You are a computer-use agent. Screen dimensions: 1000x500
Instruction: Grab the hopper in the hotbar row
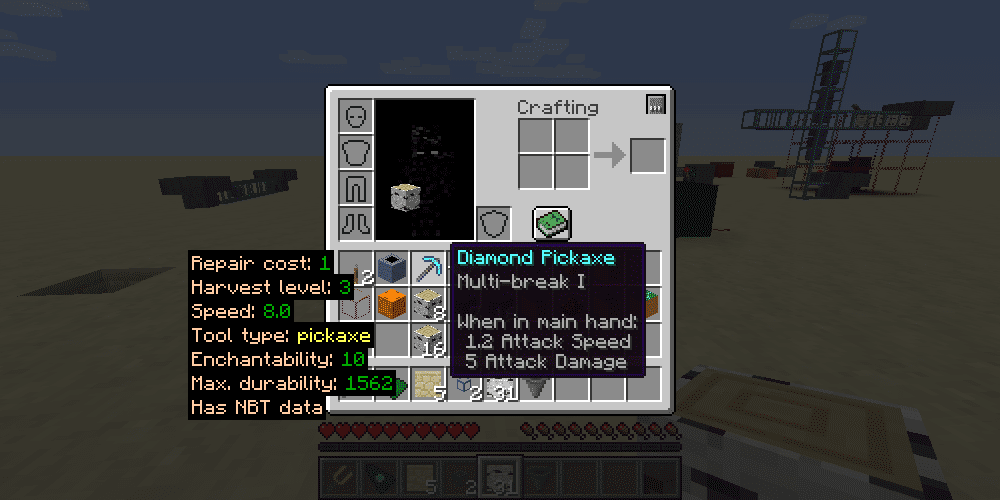click(535, 385)
